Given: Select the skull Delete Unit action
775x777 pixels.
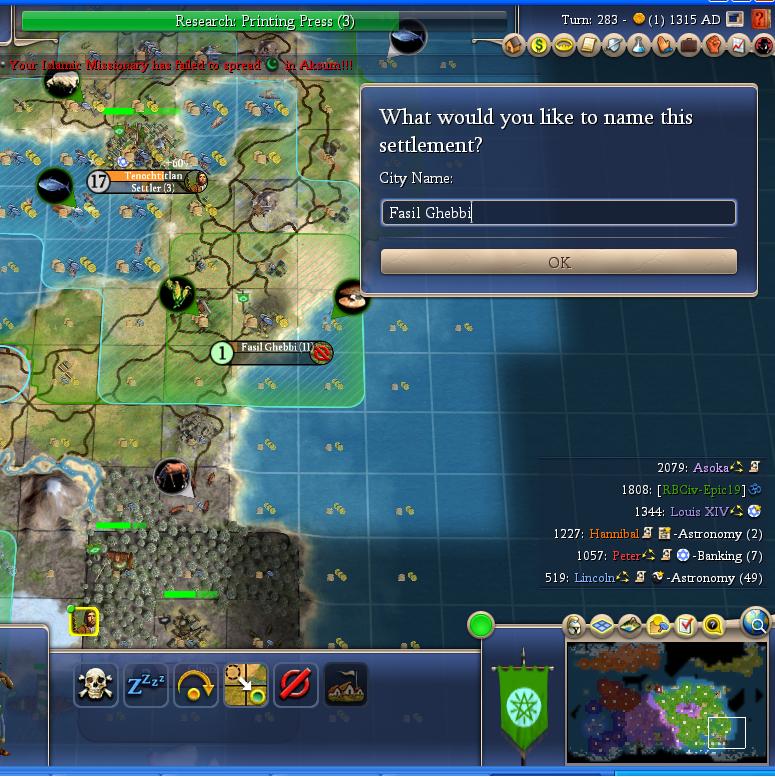Looking at the screenshot, I should pyautogui.click(x=96, y=685).
